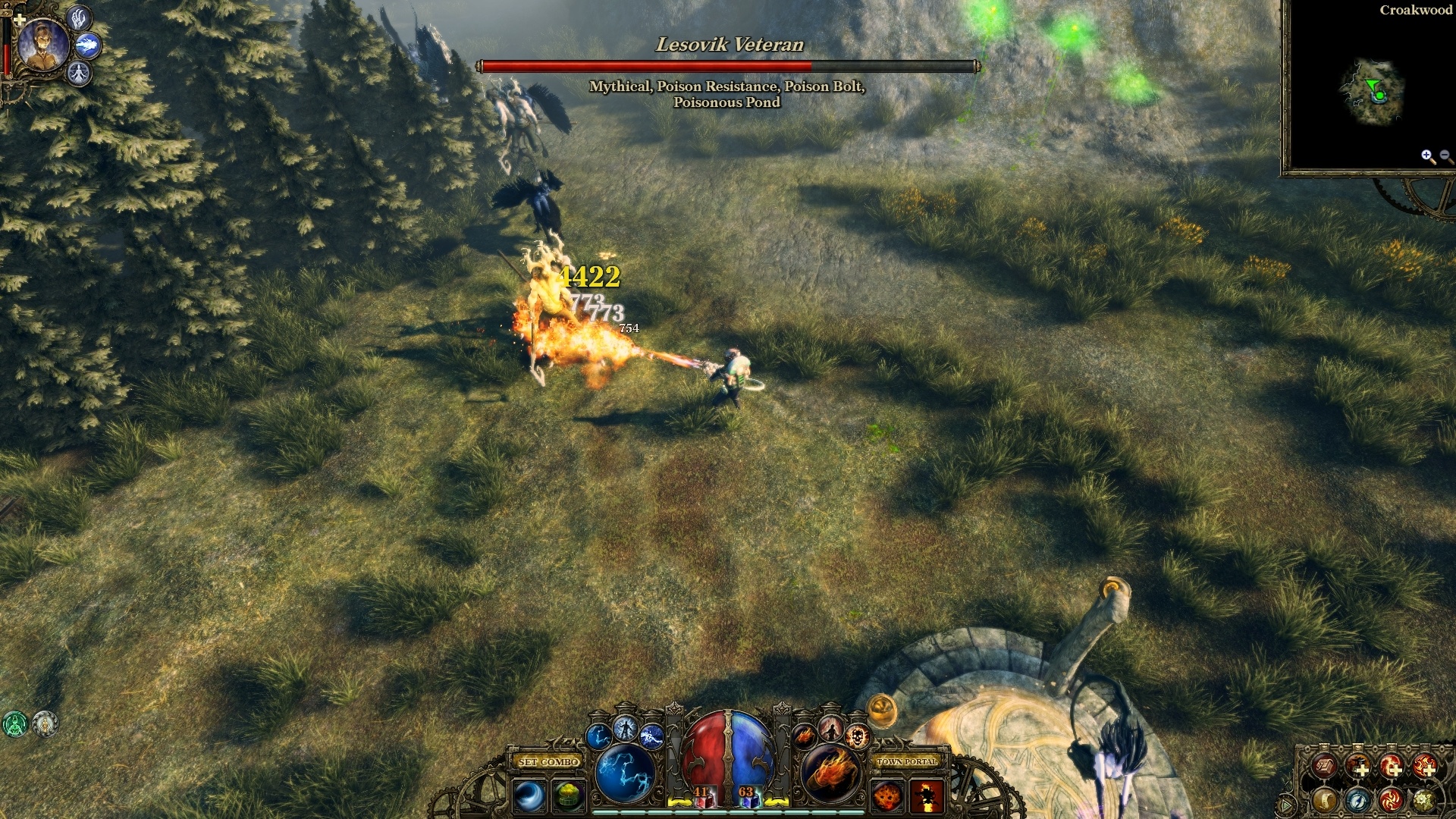
Task: Click the Set Combo button
Action: tap(548, 761)
